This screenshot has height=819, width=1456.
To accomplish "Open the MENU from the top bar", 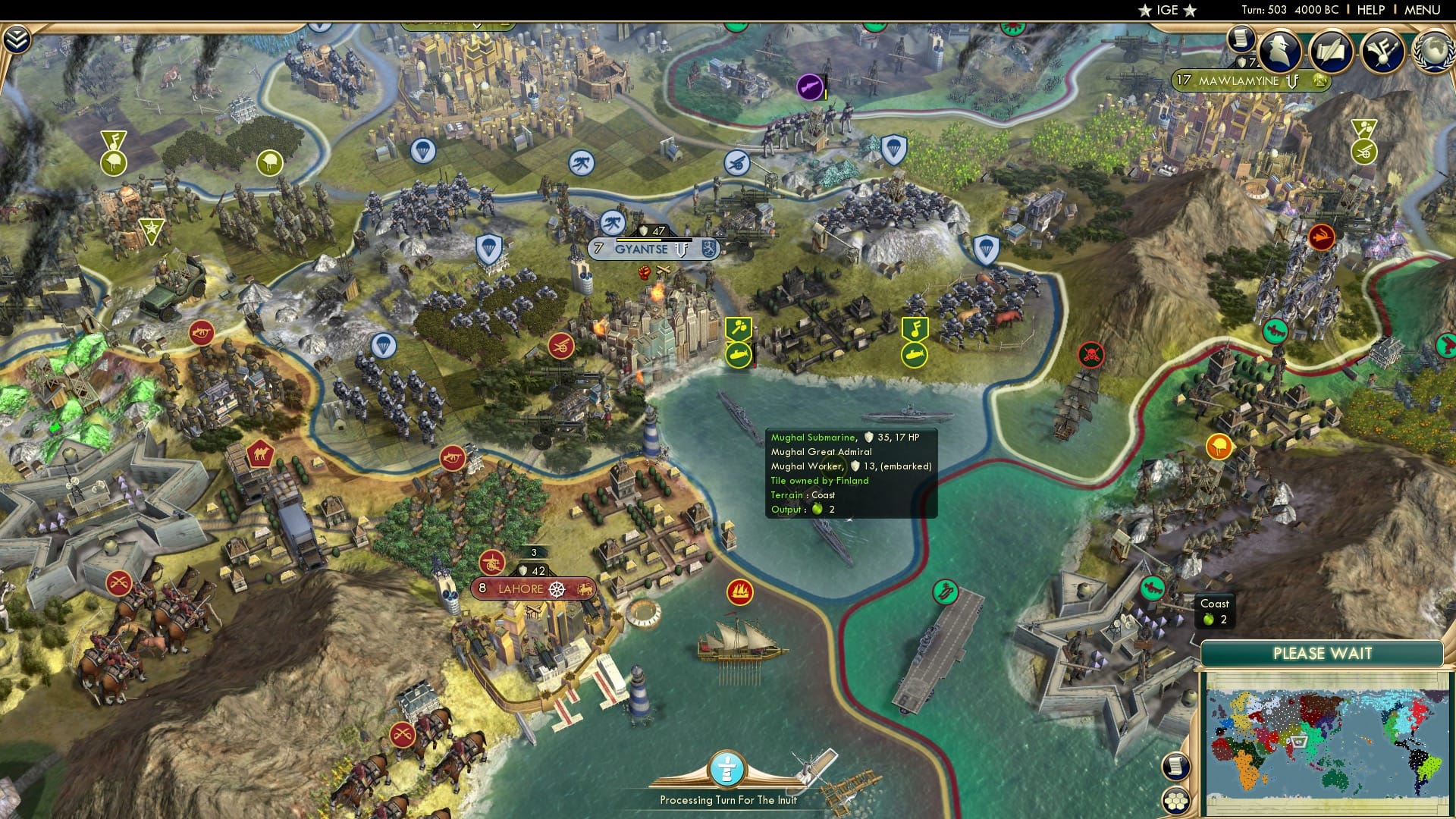I will click(1423, 10).
